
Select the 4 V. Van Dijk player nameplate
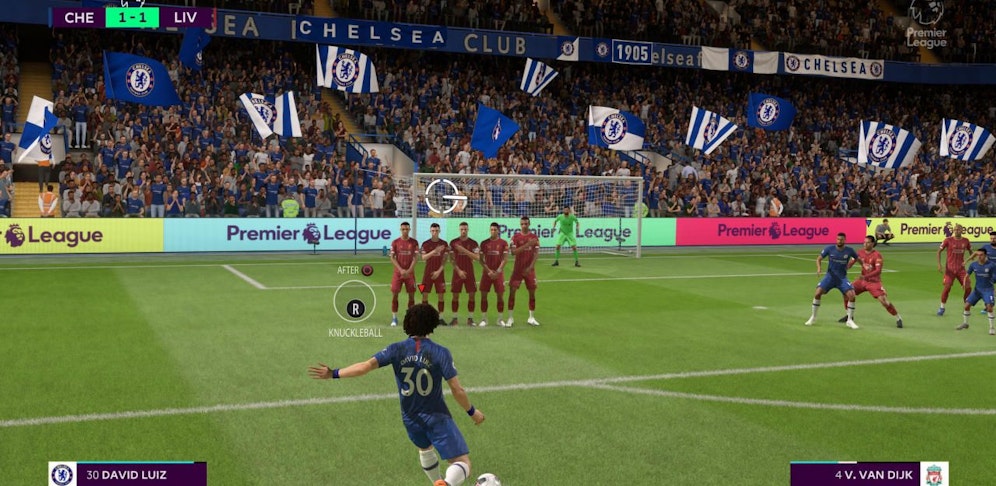(x=868, y=474)
